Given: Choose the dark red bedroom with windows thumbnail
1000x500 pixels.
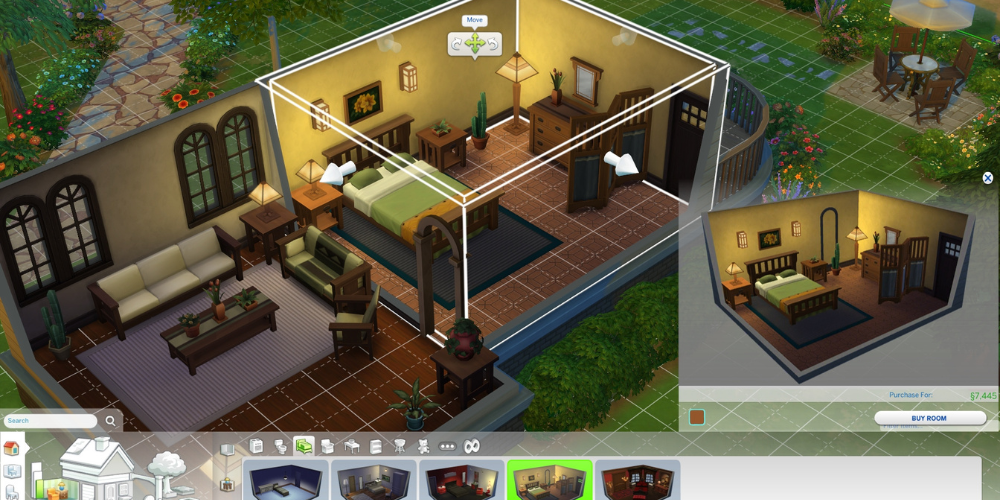Looking at the screenshot, I should click(x=637, y=480).
